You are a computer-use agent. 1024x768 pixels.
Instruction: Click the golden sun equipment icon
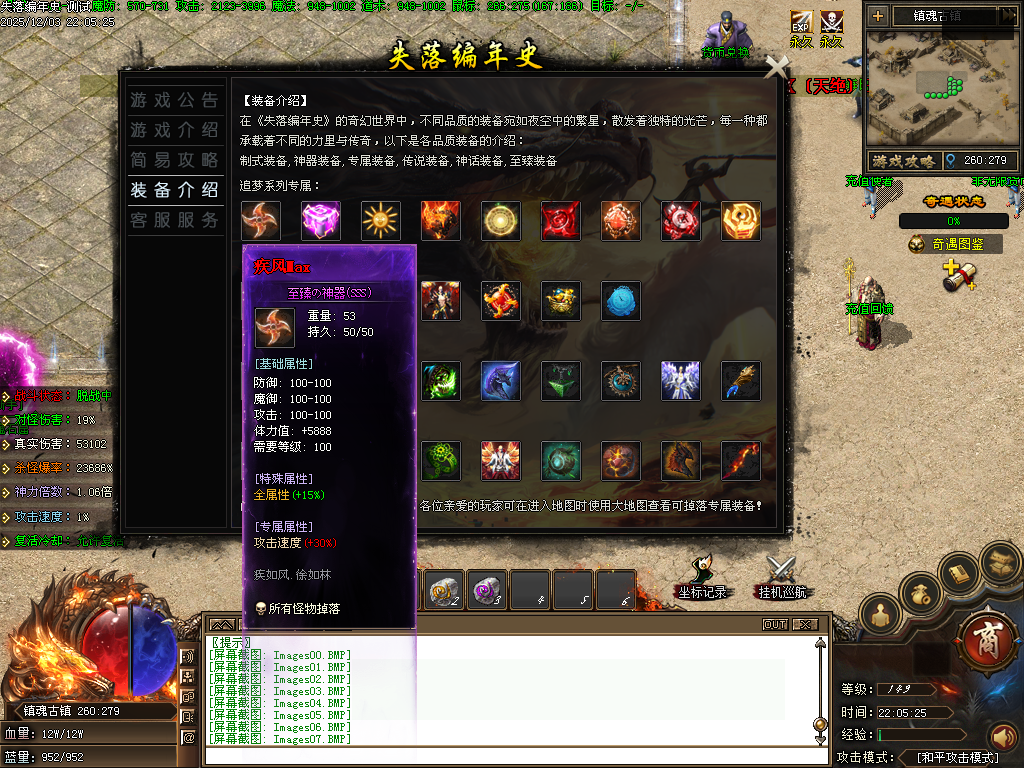click(x=381, y=221)
